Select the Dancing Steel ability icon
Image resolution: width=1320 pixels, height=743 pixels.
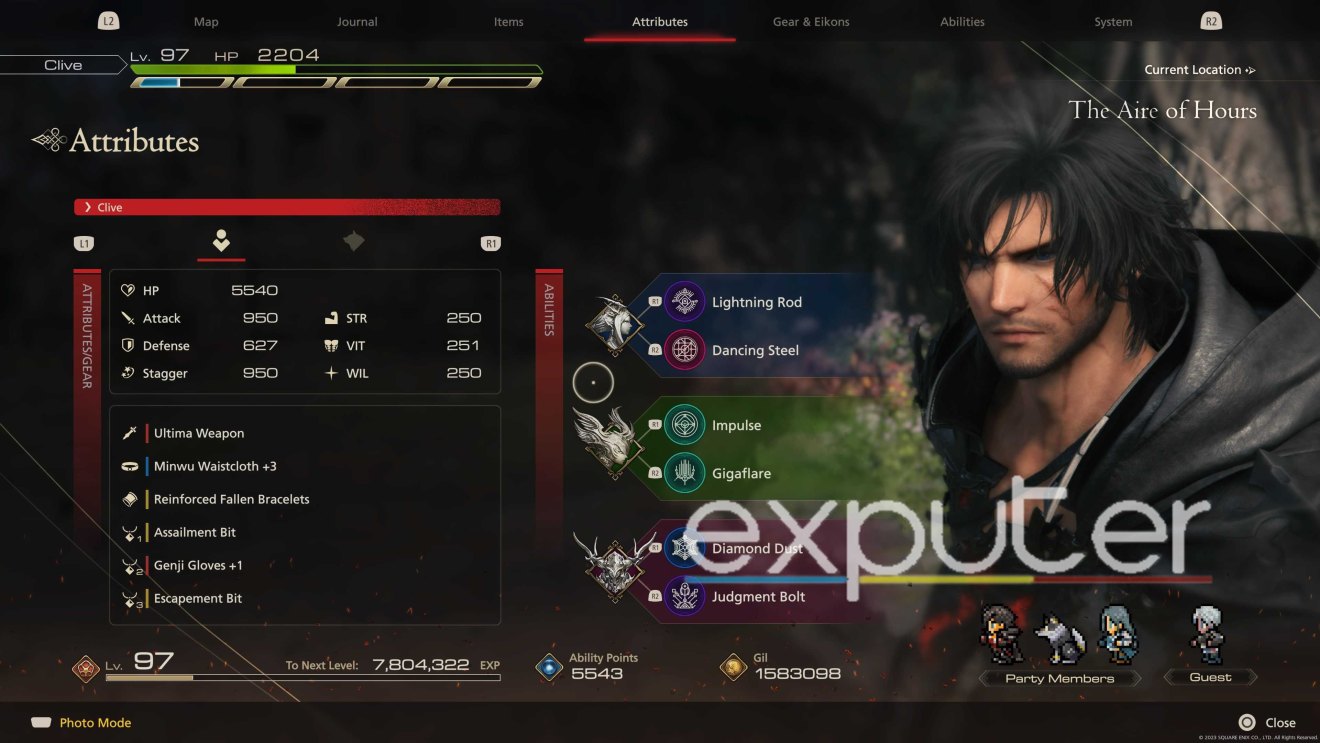click(685, 350)
